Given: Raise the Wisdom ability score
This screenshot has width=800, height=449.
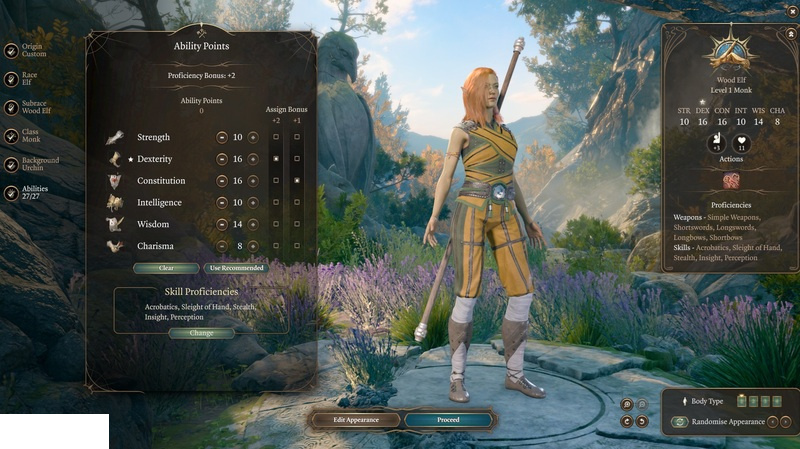Looking at the screenshot, I should point(253,224).
